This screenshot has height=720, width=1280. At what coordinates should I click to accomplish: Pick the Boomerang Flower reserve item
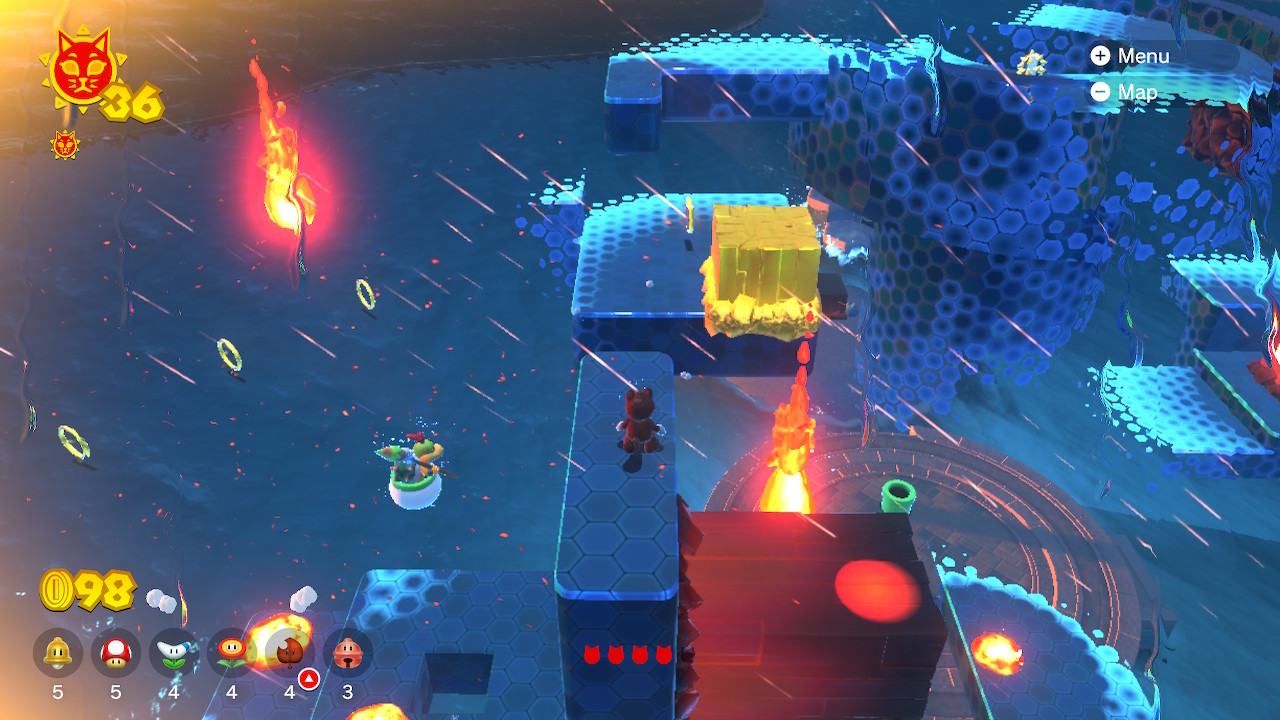(174, 653)
